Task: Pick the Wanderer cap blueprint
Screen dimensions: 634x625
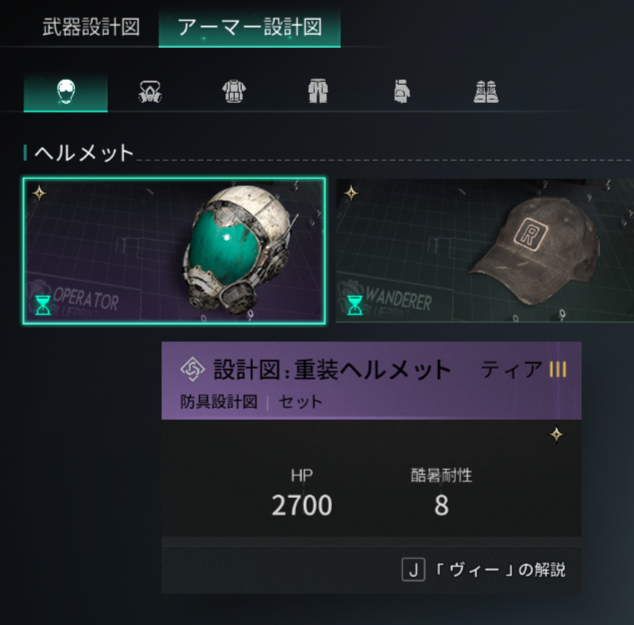Action: 484,251
